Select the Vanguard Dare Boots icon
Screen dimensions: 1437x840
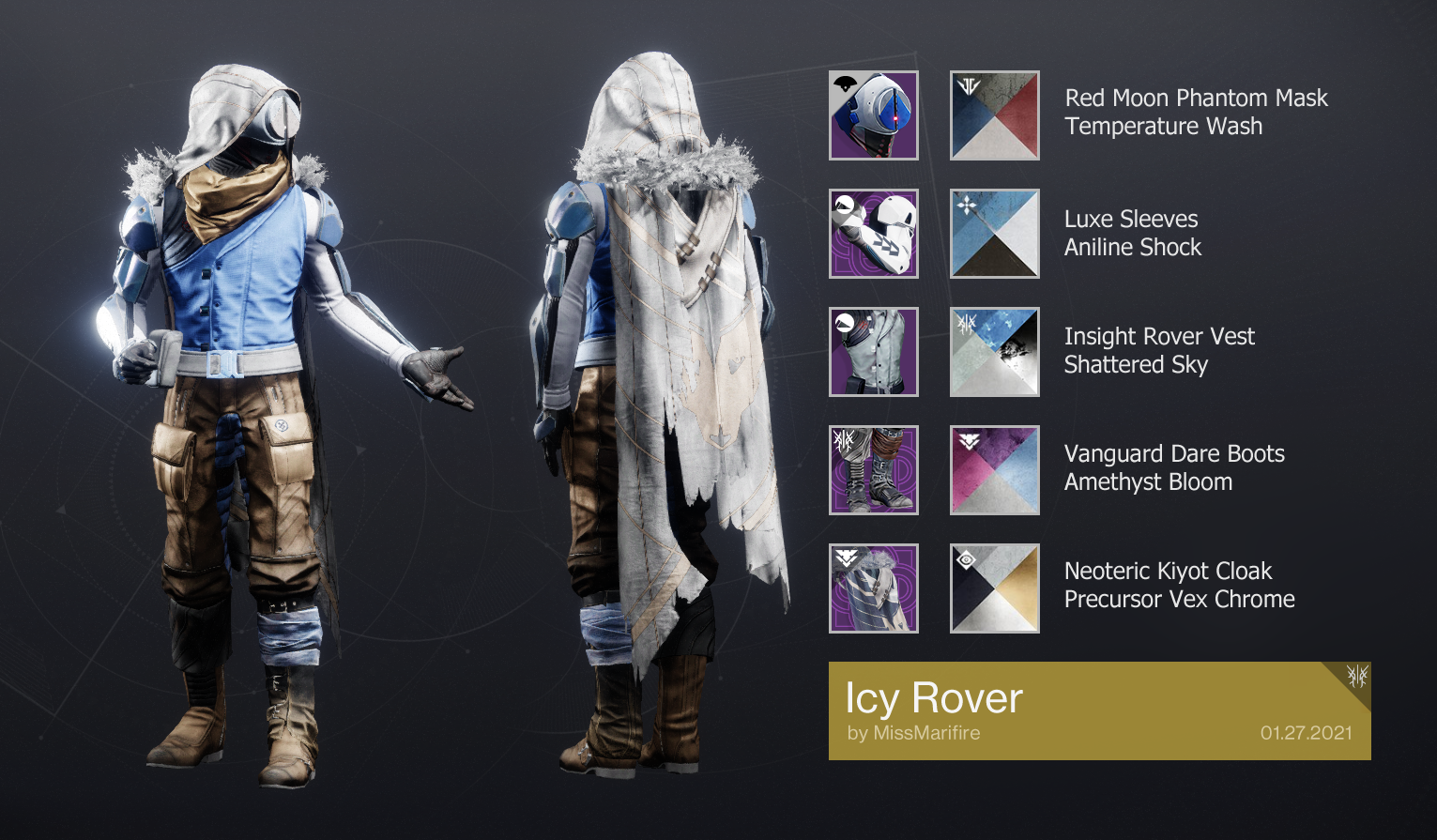point(873,469)
